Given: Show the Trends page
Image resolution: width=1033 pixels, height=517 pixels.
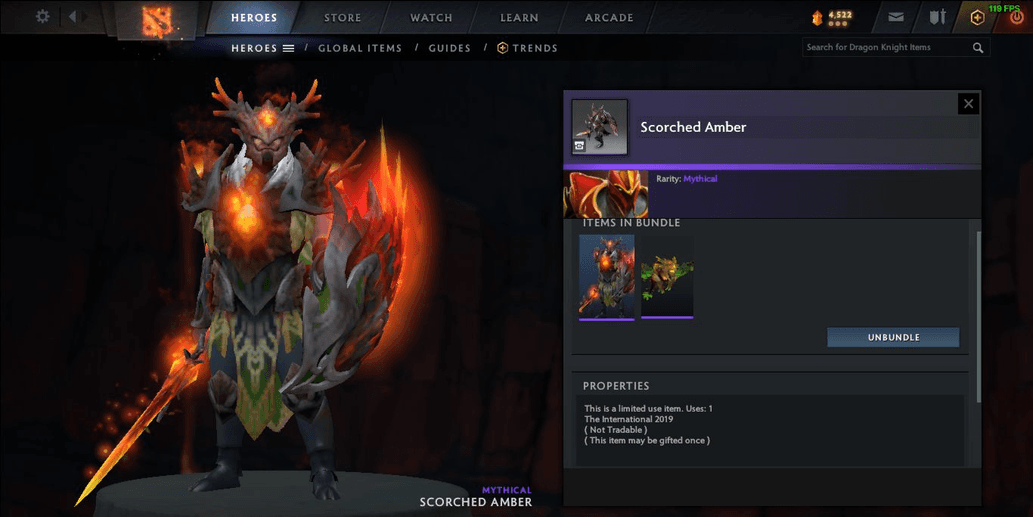Looking at the screenshot, I should 528,48.
